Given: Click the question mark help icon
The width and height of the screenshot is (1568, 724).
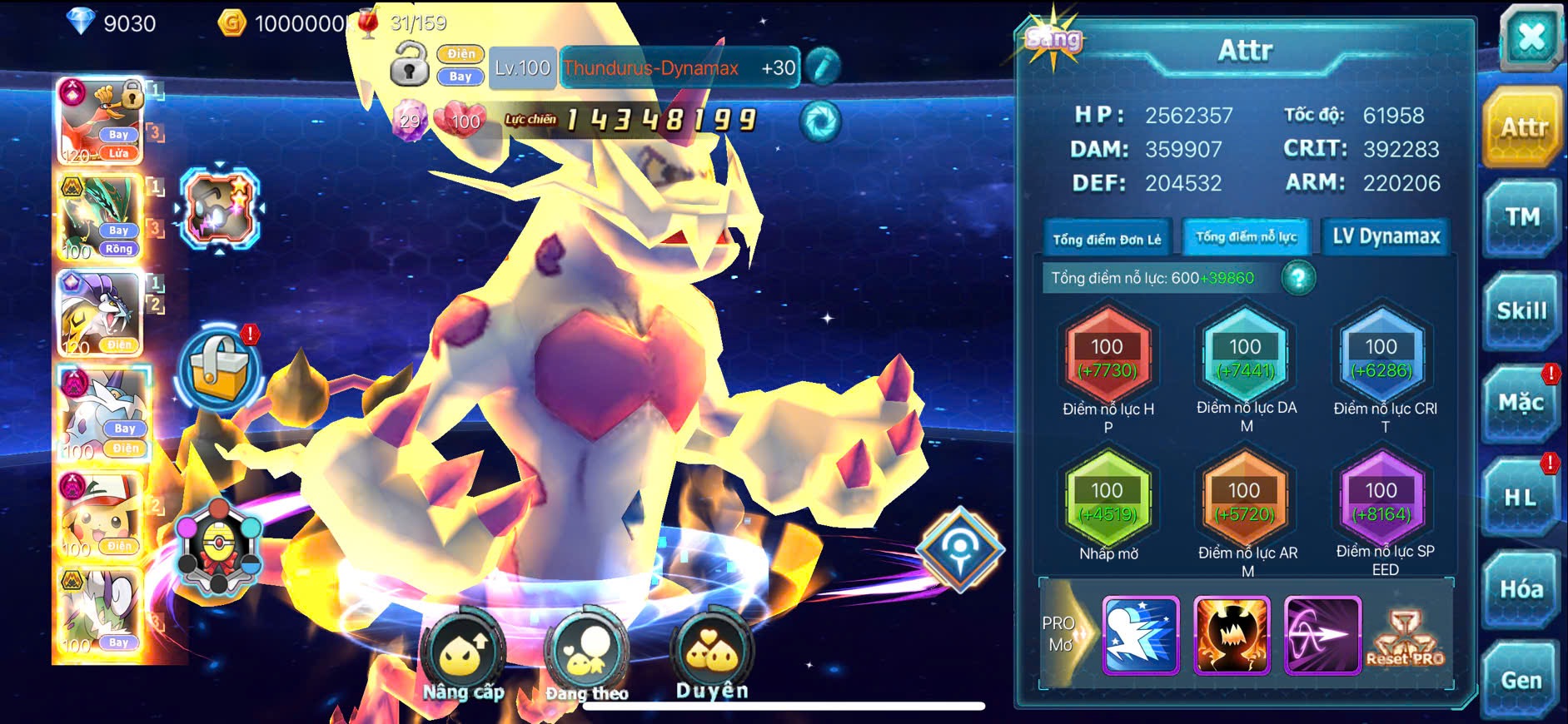Looking at the screenshot, I should (1297, 278).
